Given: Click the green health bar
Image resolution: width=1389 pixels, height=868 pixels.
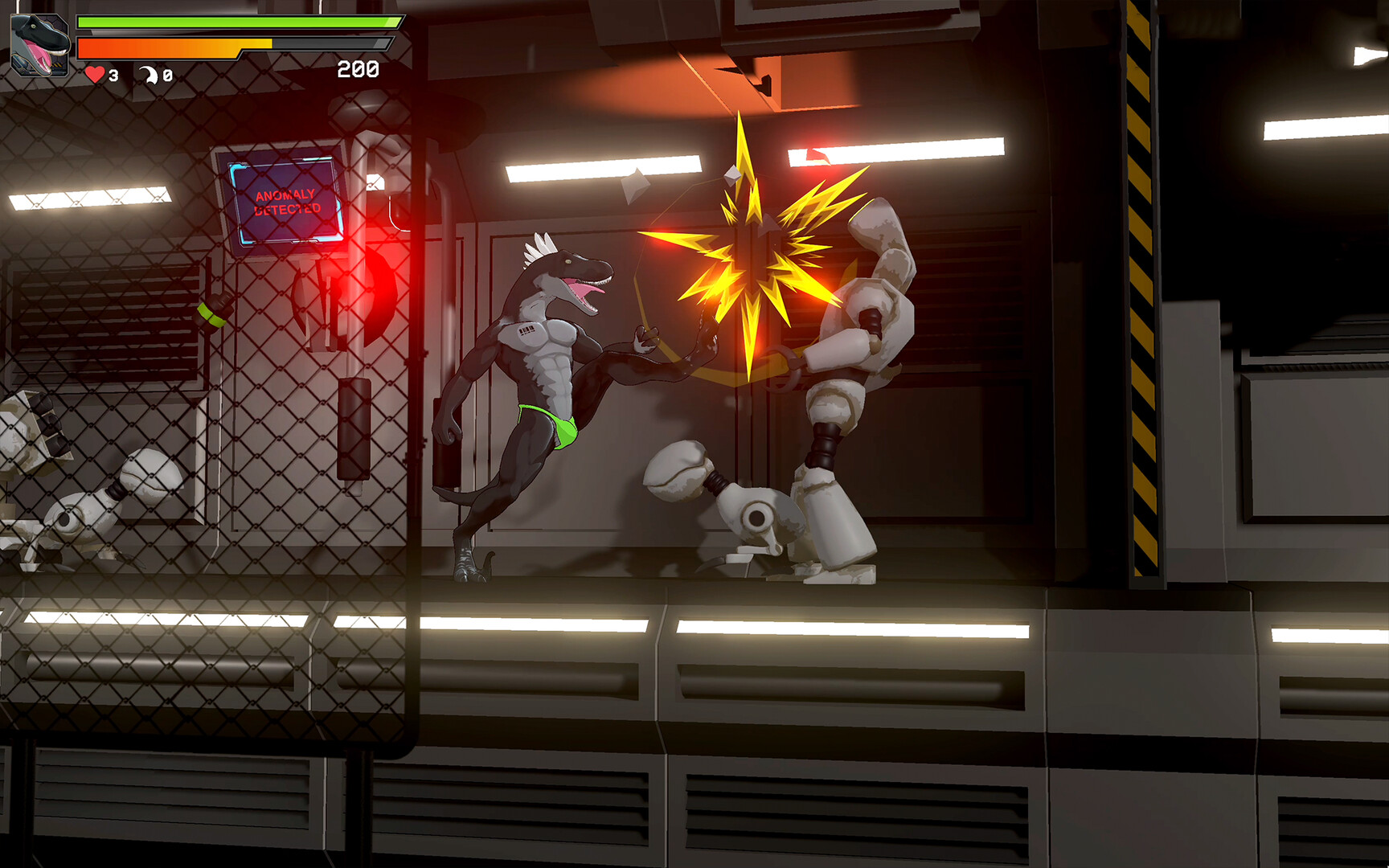Looking at the screenshot, I should pos(233,24).
